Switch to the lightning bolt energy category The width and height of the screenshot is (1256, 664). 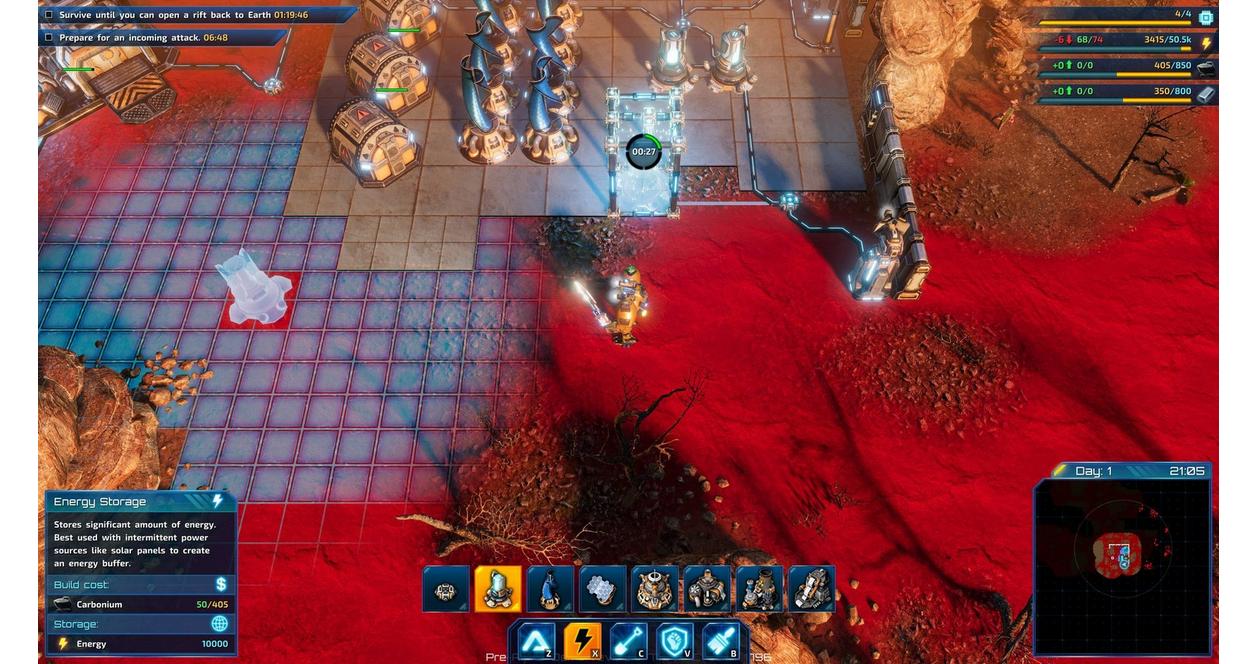coord(583,641)
